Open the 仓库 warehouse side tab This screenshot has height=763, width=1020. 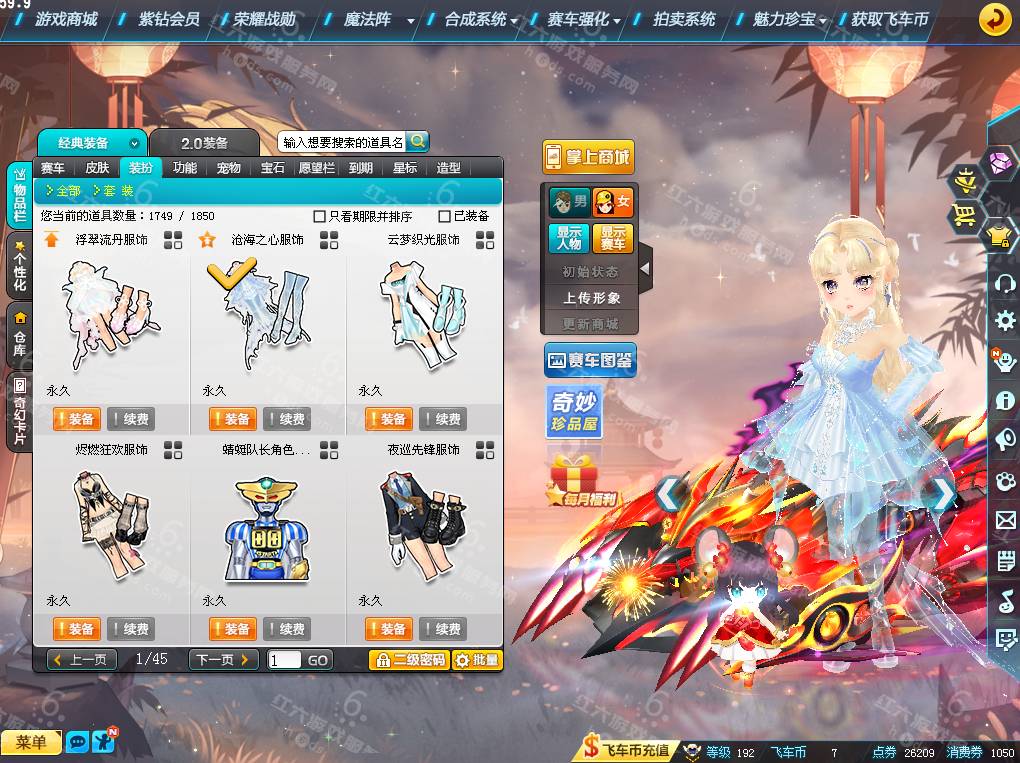(19, 336)
